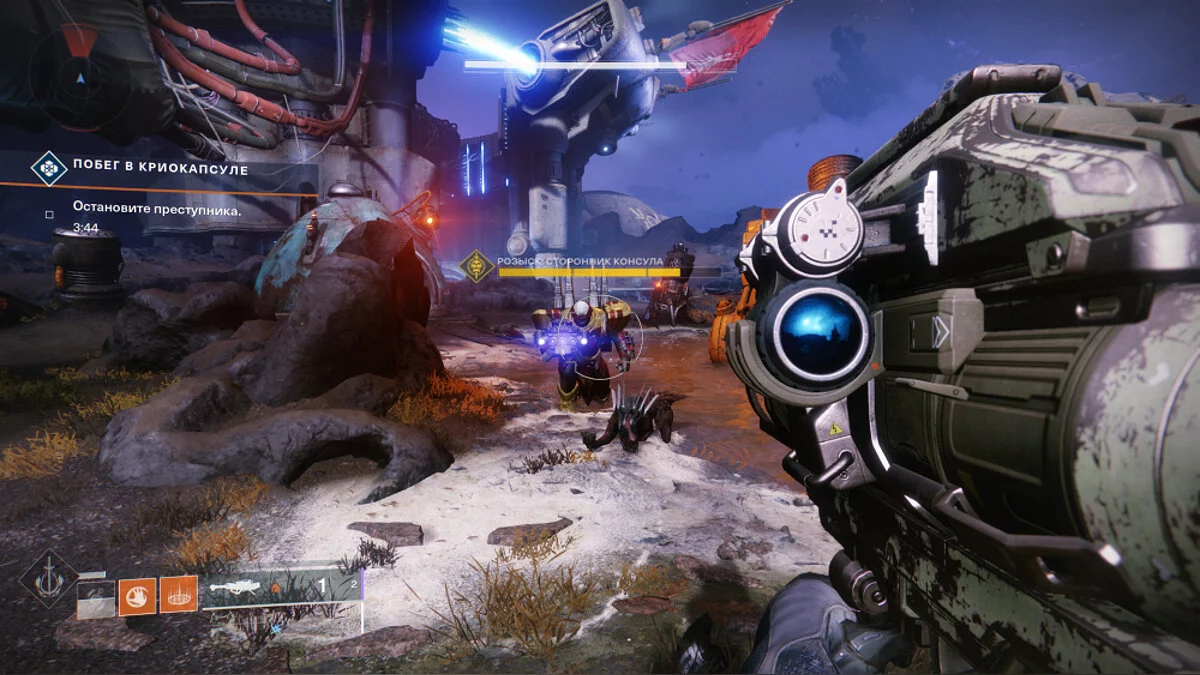Activate the orange ring-of-spikes class ability
Viewport: 1200px width, 675px height.
click(x=178, y=596)
